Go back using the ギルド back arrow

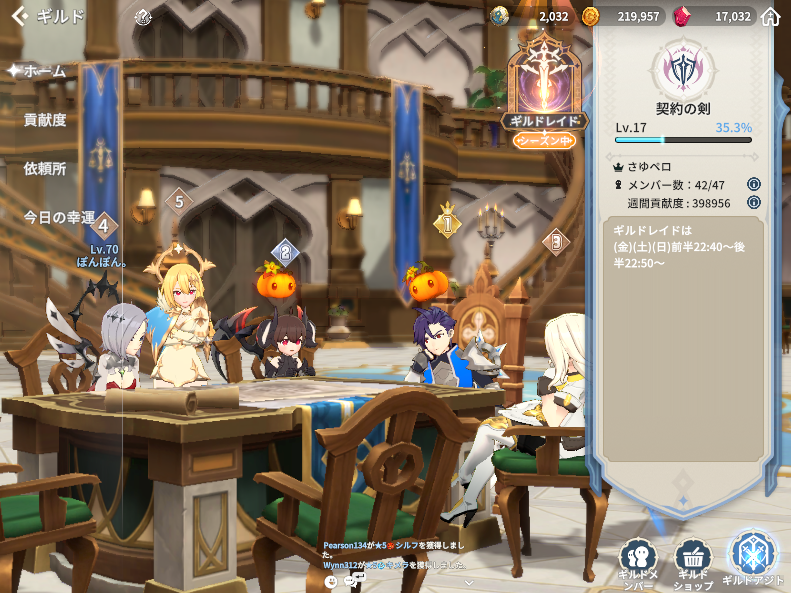click(x=19, y=16)
